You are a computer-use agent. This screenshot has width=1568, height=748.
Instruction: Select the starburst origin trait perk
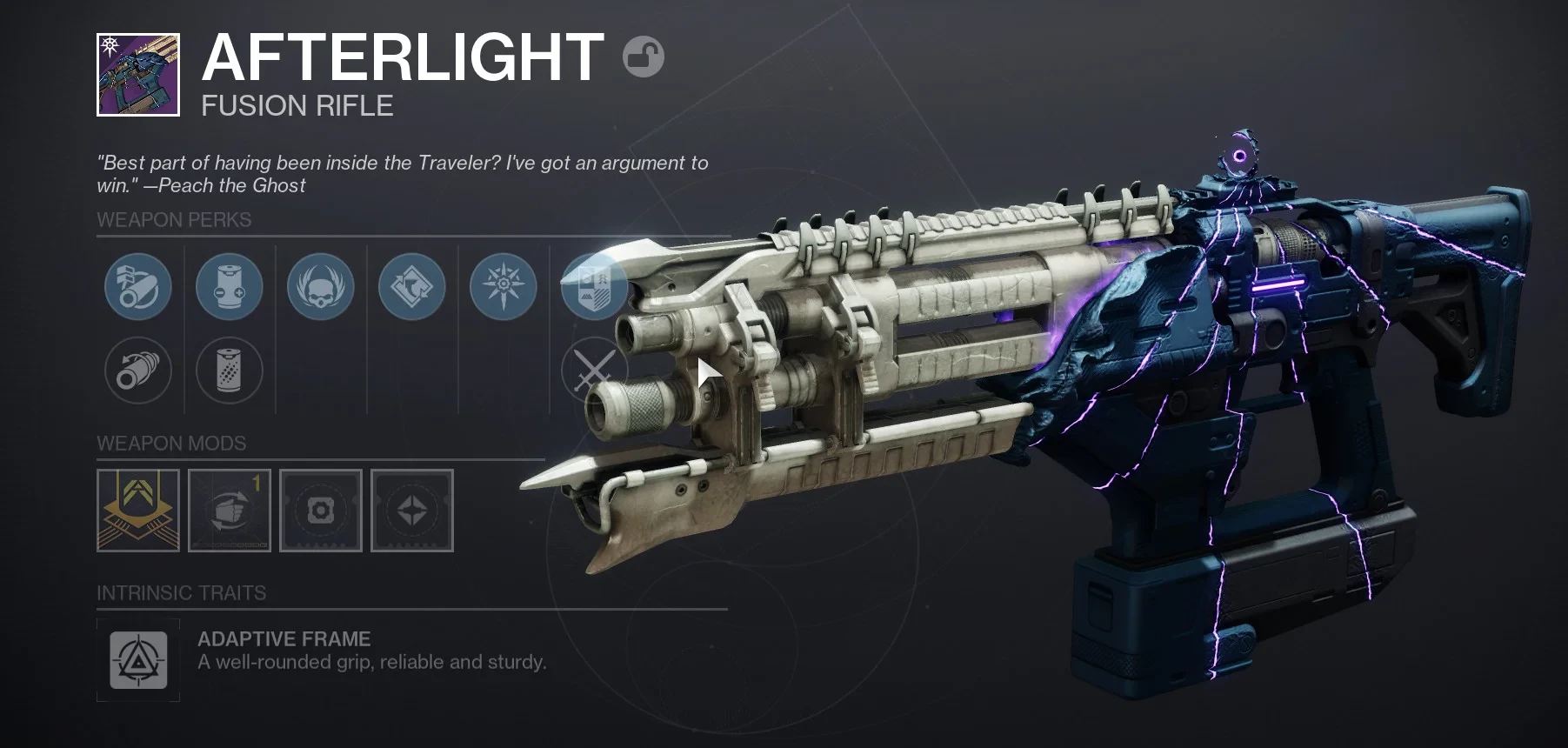click(x=504, y=286)
